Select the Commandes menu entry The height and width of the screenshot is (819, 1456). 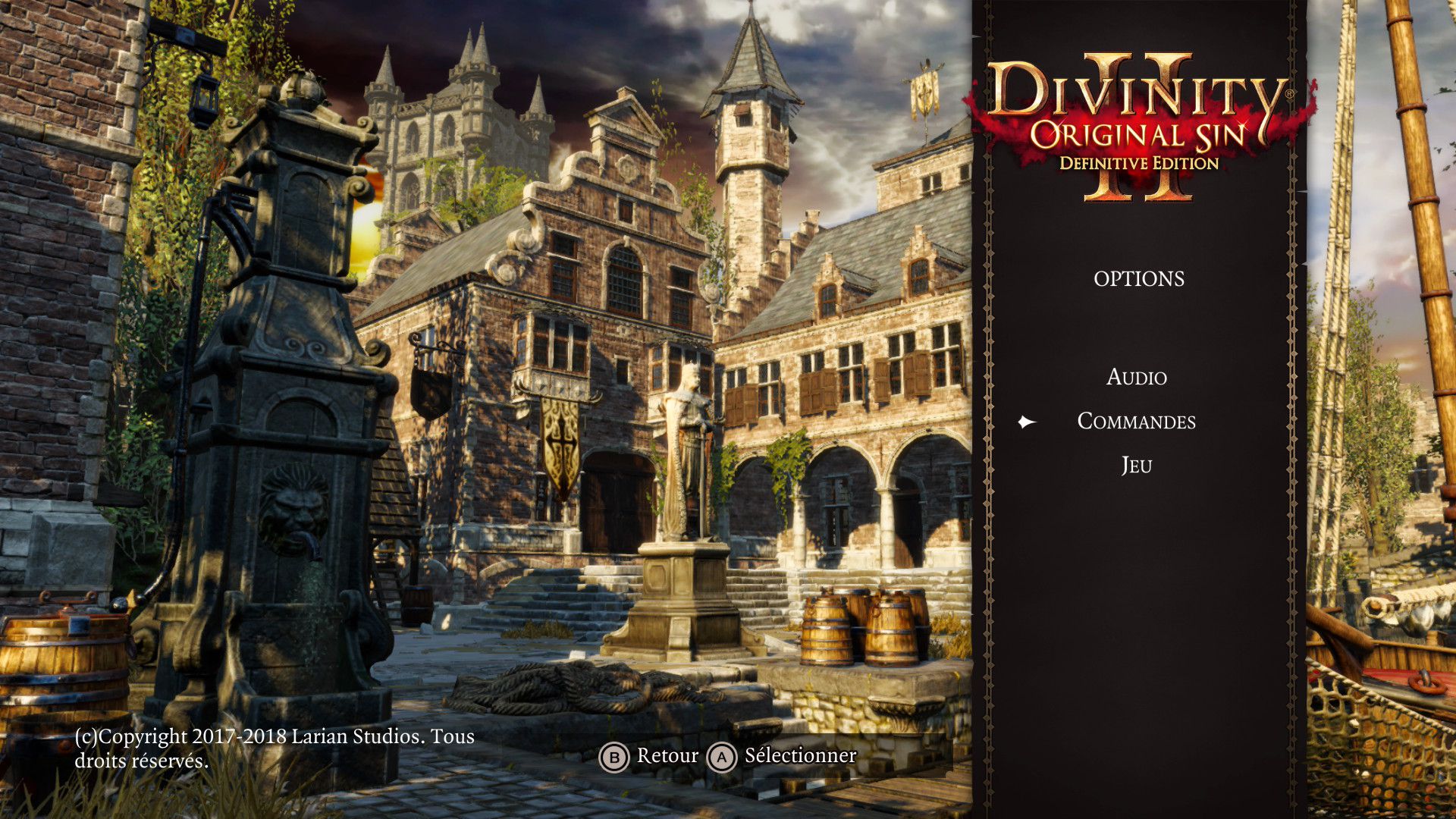pyautogui.click(x=1136, y=422)
